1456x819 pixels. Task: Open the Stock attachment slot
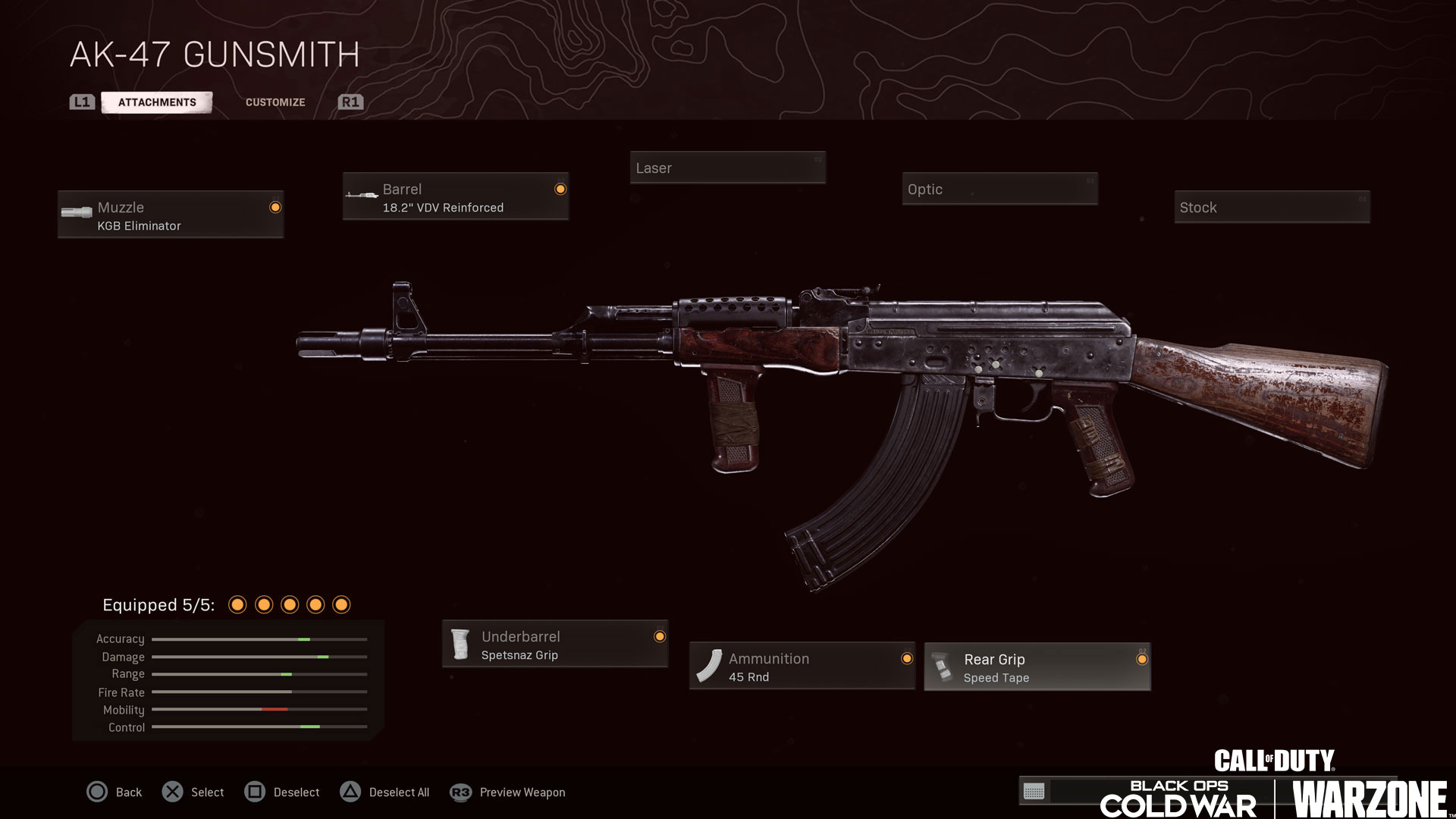(1272, 207)
